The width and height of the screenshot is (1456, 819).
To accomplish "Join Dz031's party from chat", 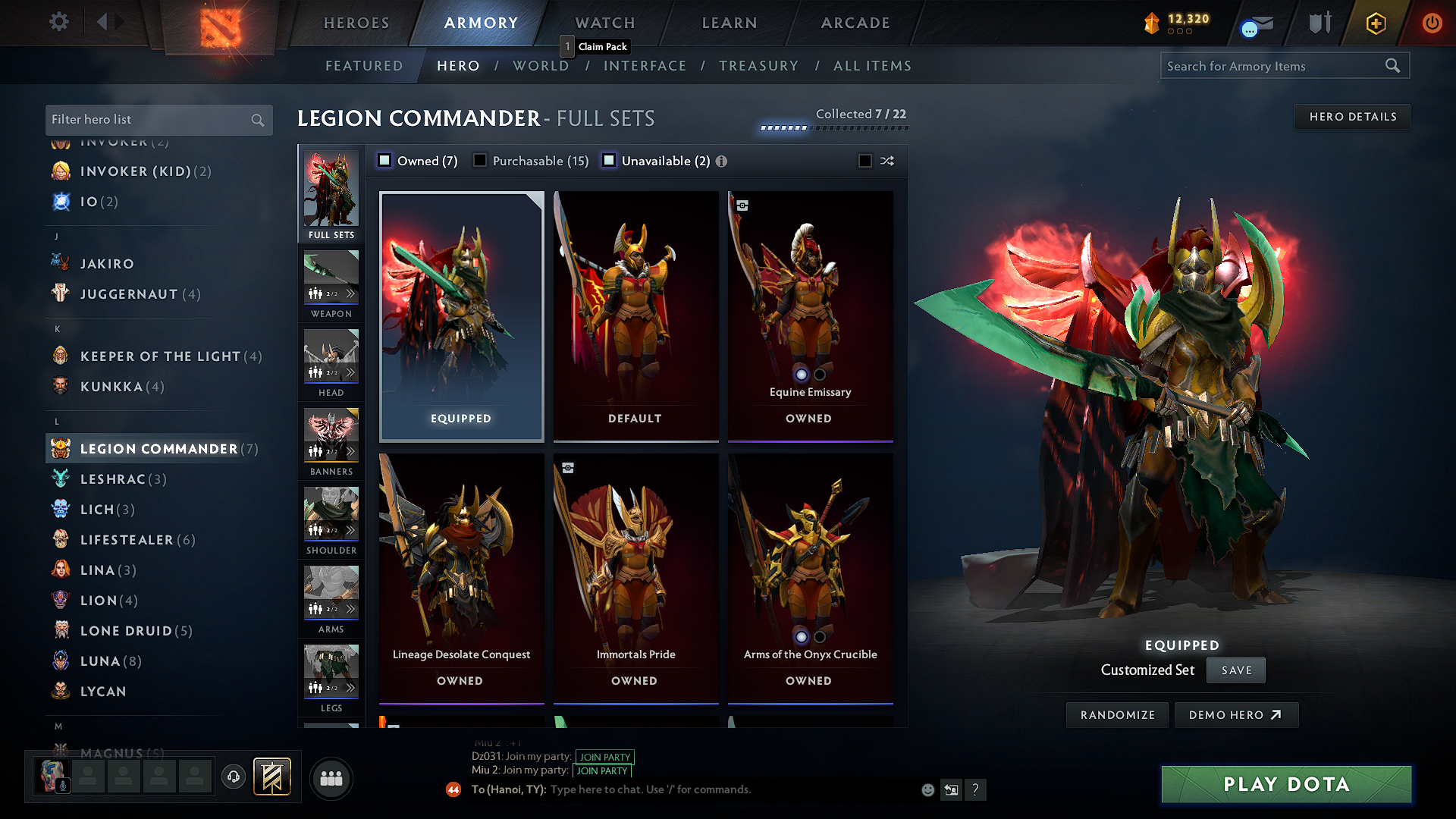I will [604, 757].
